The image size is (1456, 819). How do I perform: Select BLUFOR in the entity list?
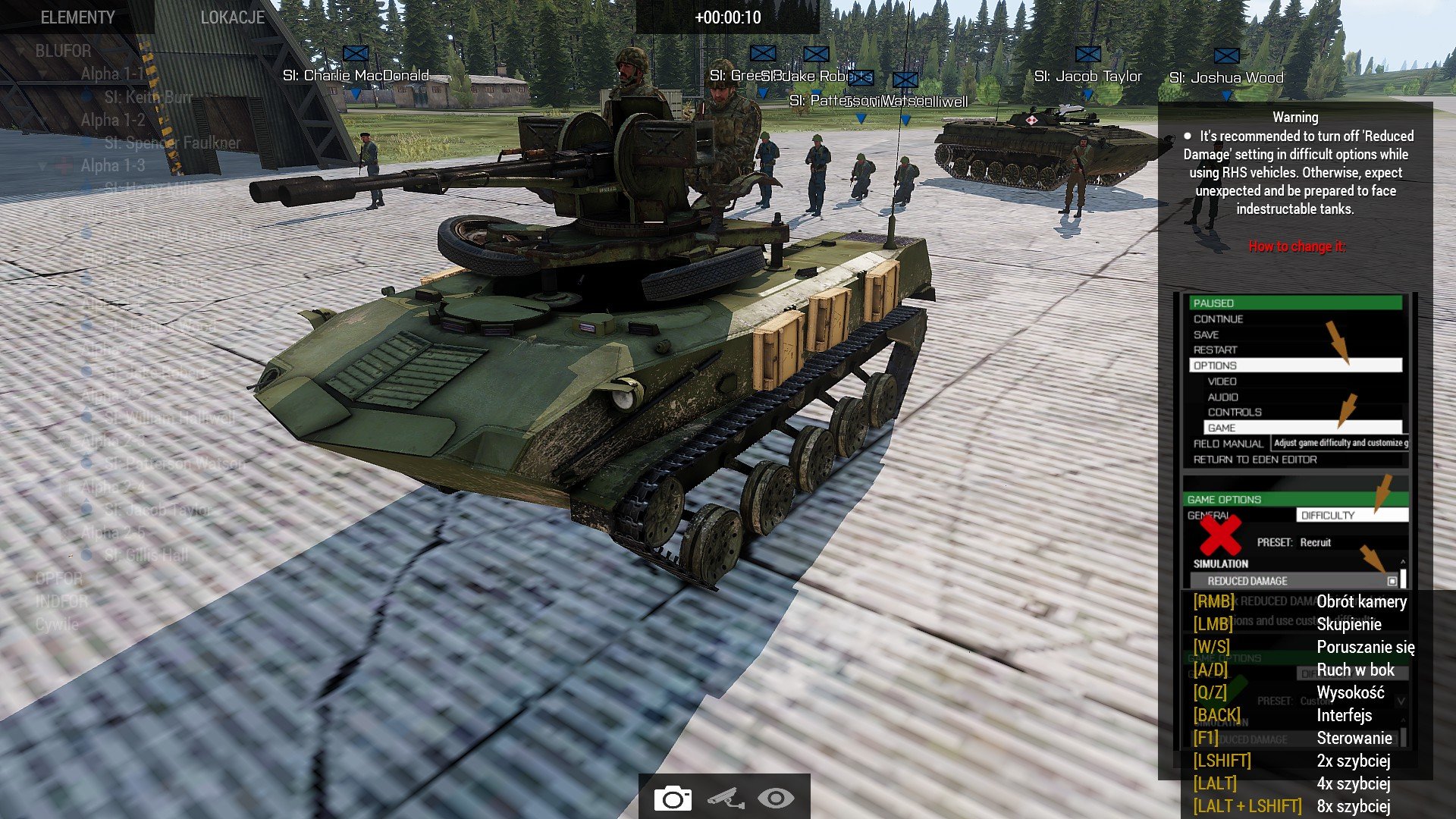click(x=63, y=51)
